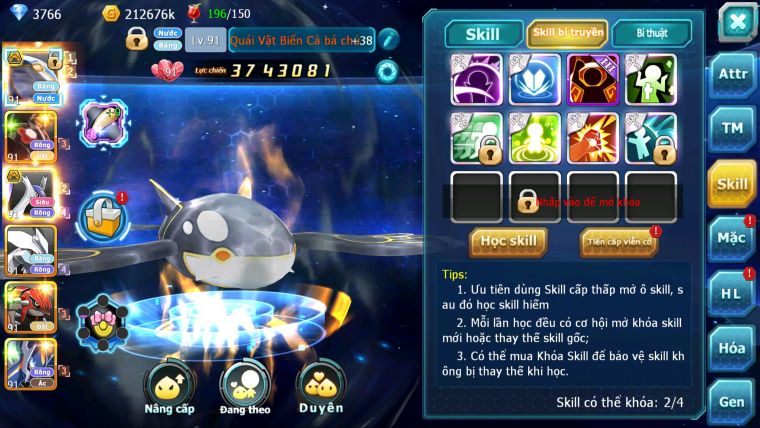Open the Bí thuật tab

pos(650,33)
